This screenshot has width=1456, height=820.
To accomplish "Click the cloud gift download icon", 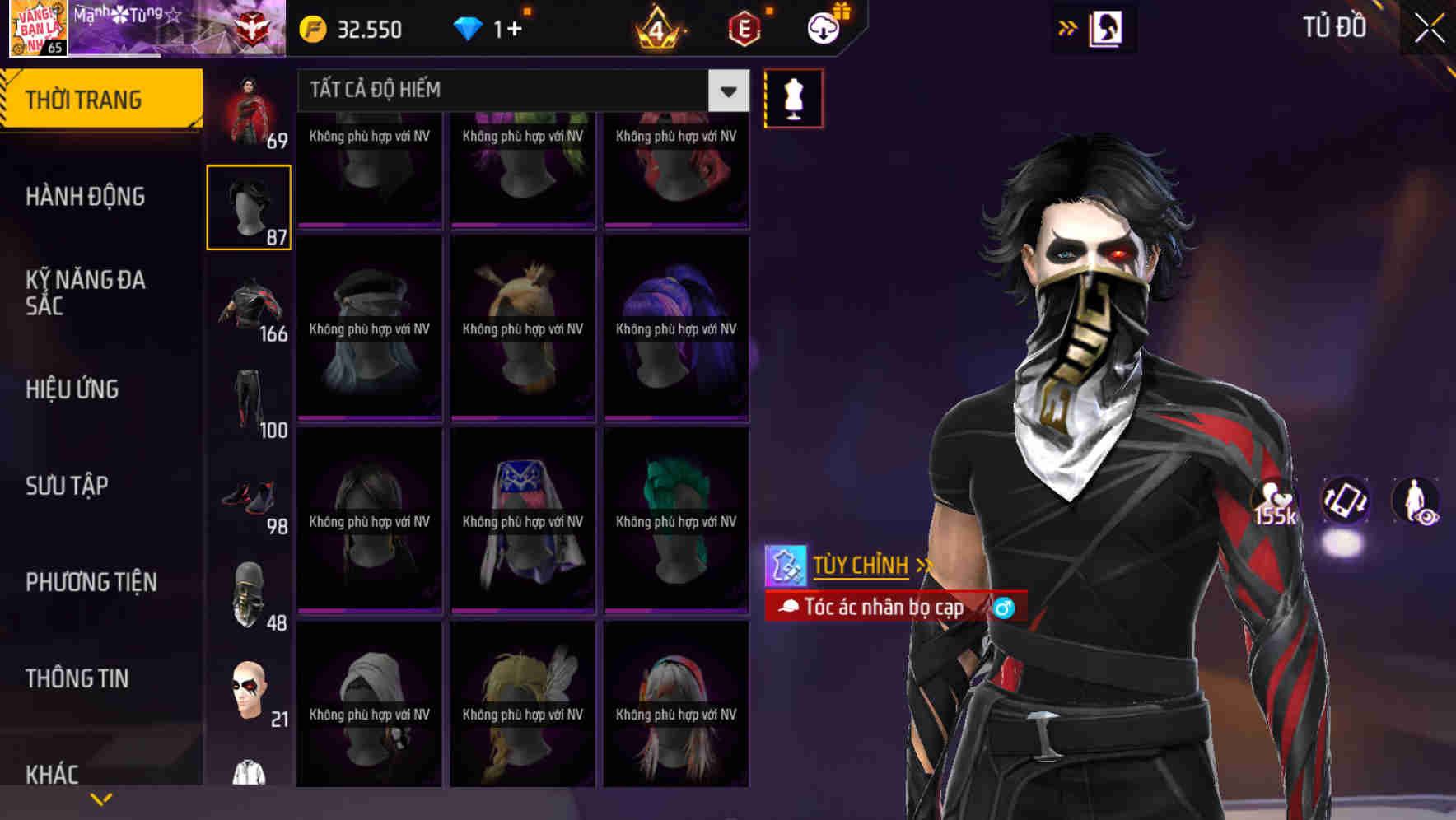I will (822, 27).
